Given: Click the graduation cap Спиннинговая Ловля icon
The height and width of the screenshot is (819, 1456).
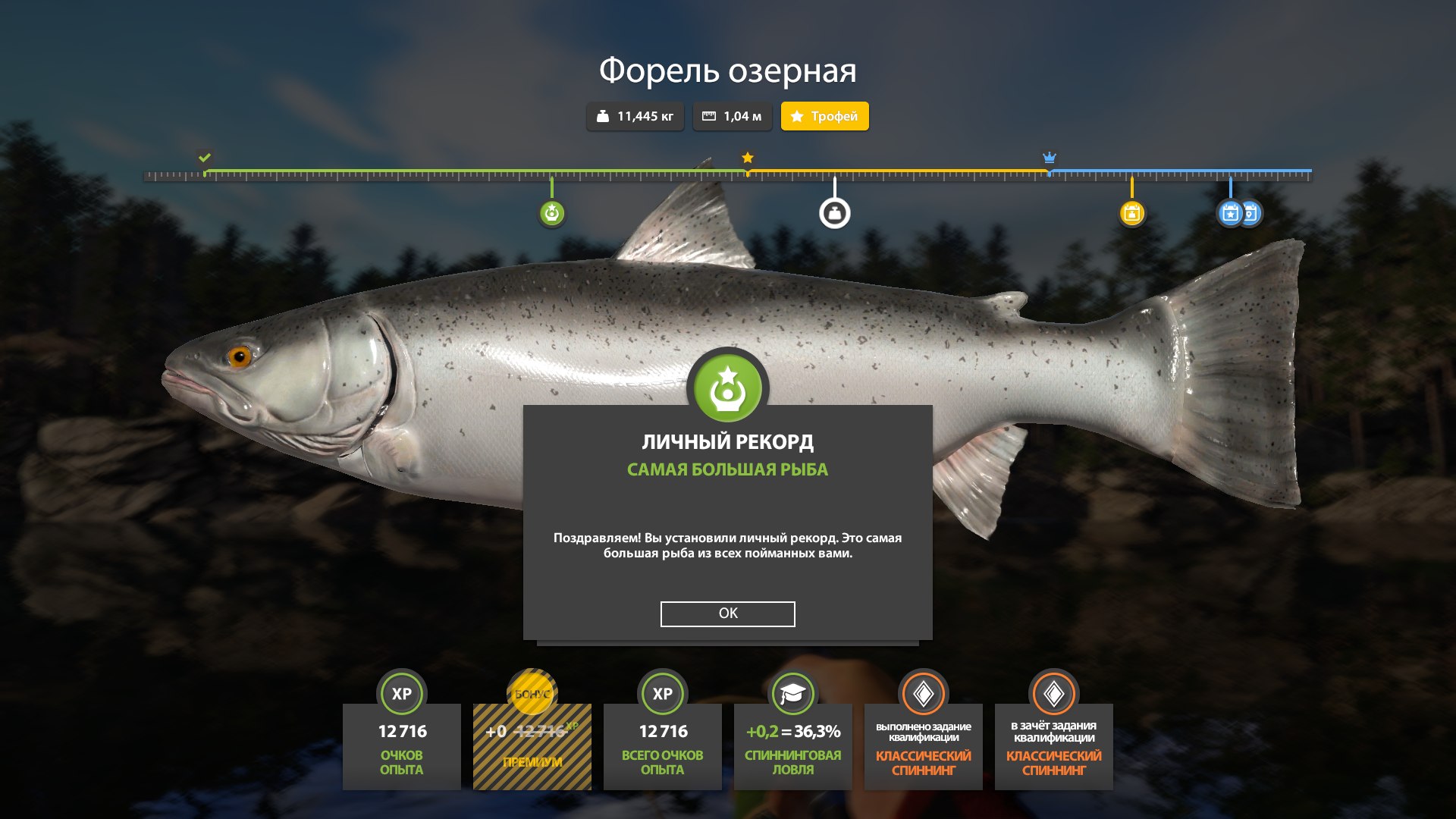Looking at the screenshot, I should [792, 692].
